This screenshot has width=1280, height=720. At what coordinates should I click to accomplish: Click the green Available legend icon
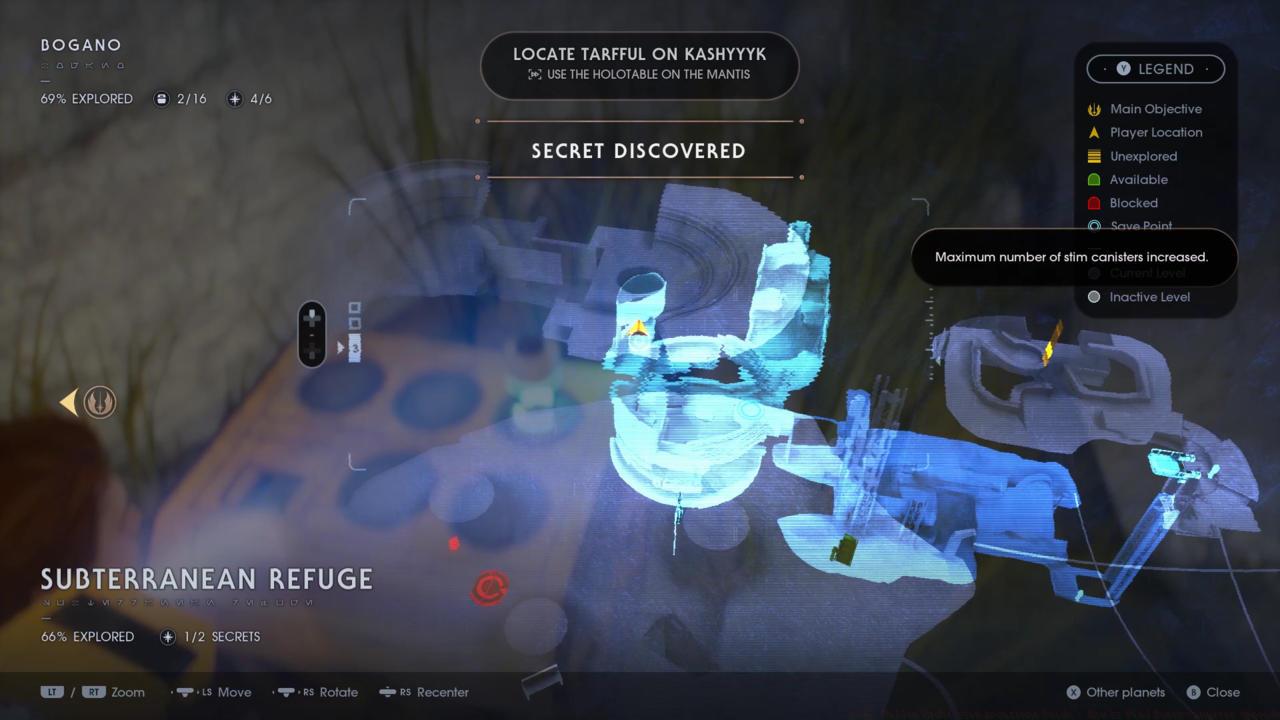coord(1094,179)
